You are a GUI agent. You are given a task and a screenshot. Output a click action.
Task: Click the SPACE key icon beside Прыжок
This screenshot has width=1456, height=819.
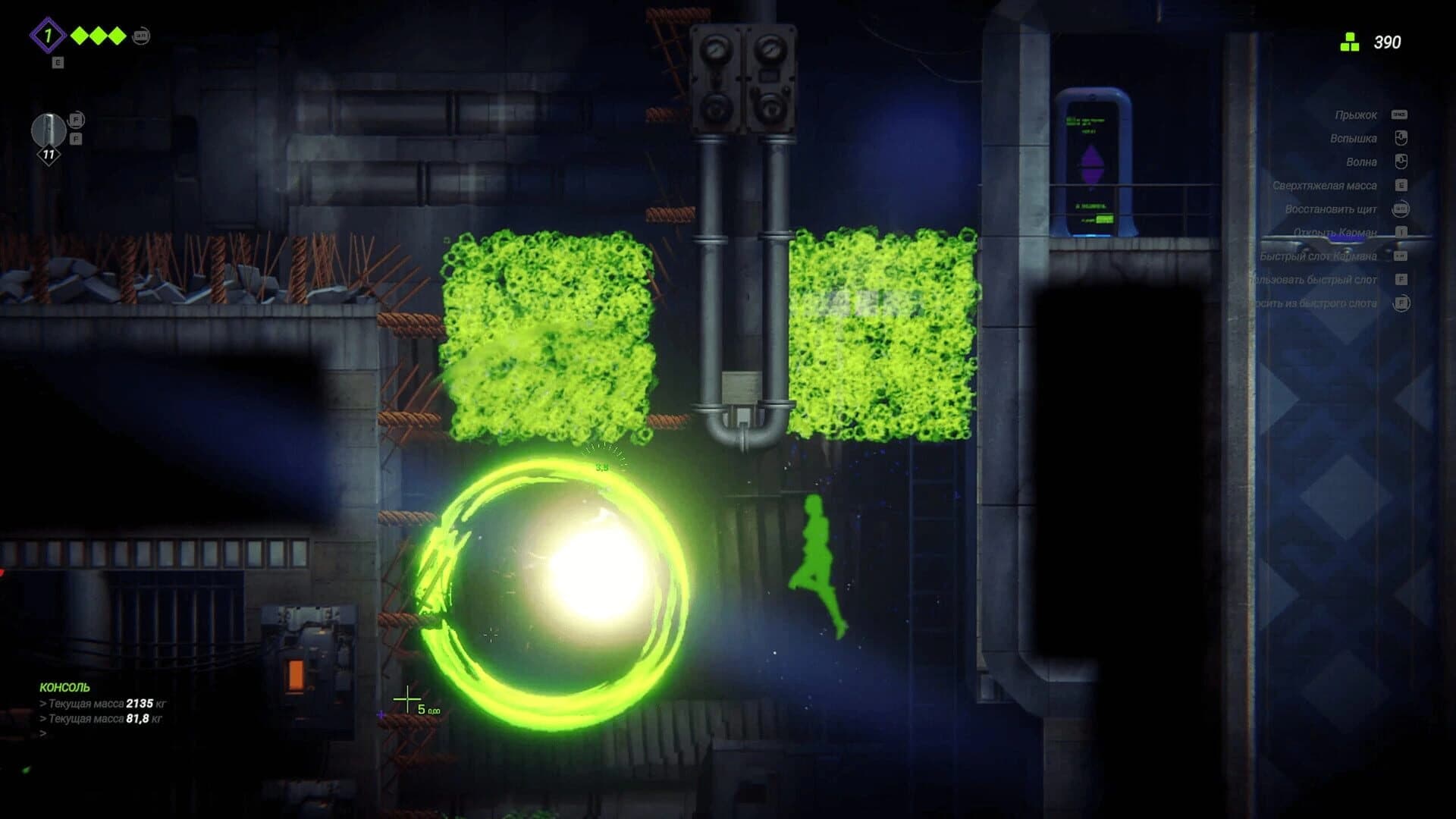pyautogui.click(x=1400, y=115)
